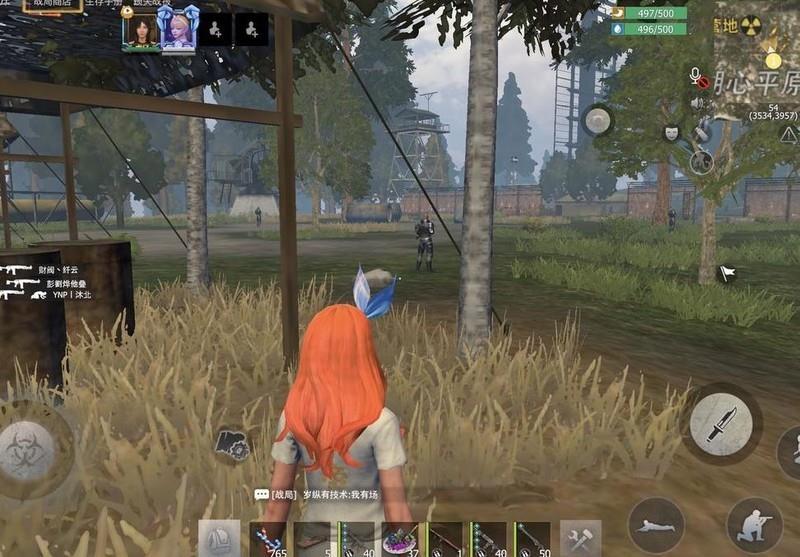
Task: Tap the round grey button beside the tower
Action: 598,121
